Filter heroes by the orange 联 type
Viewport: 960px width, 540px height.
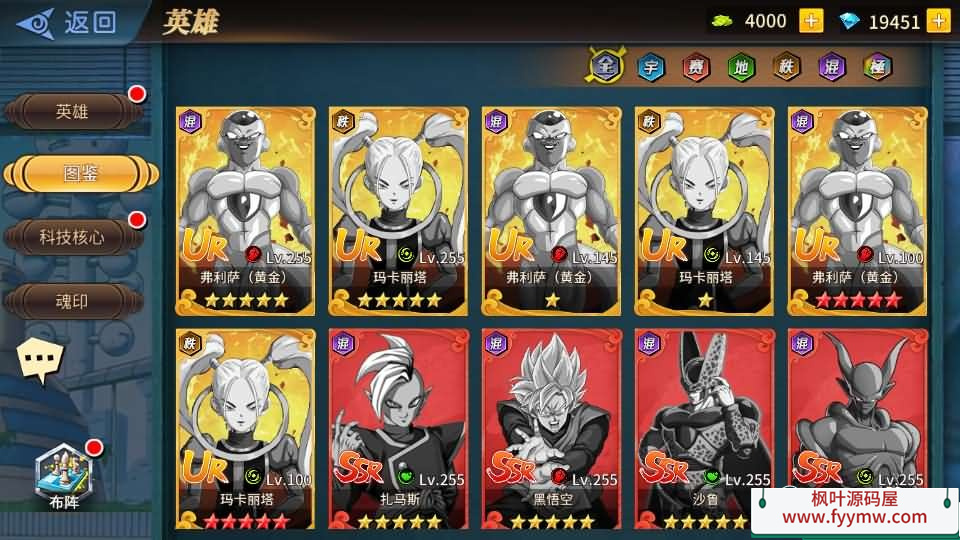click(x=786, y=67)
